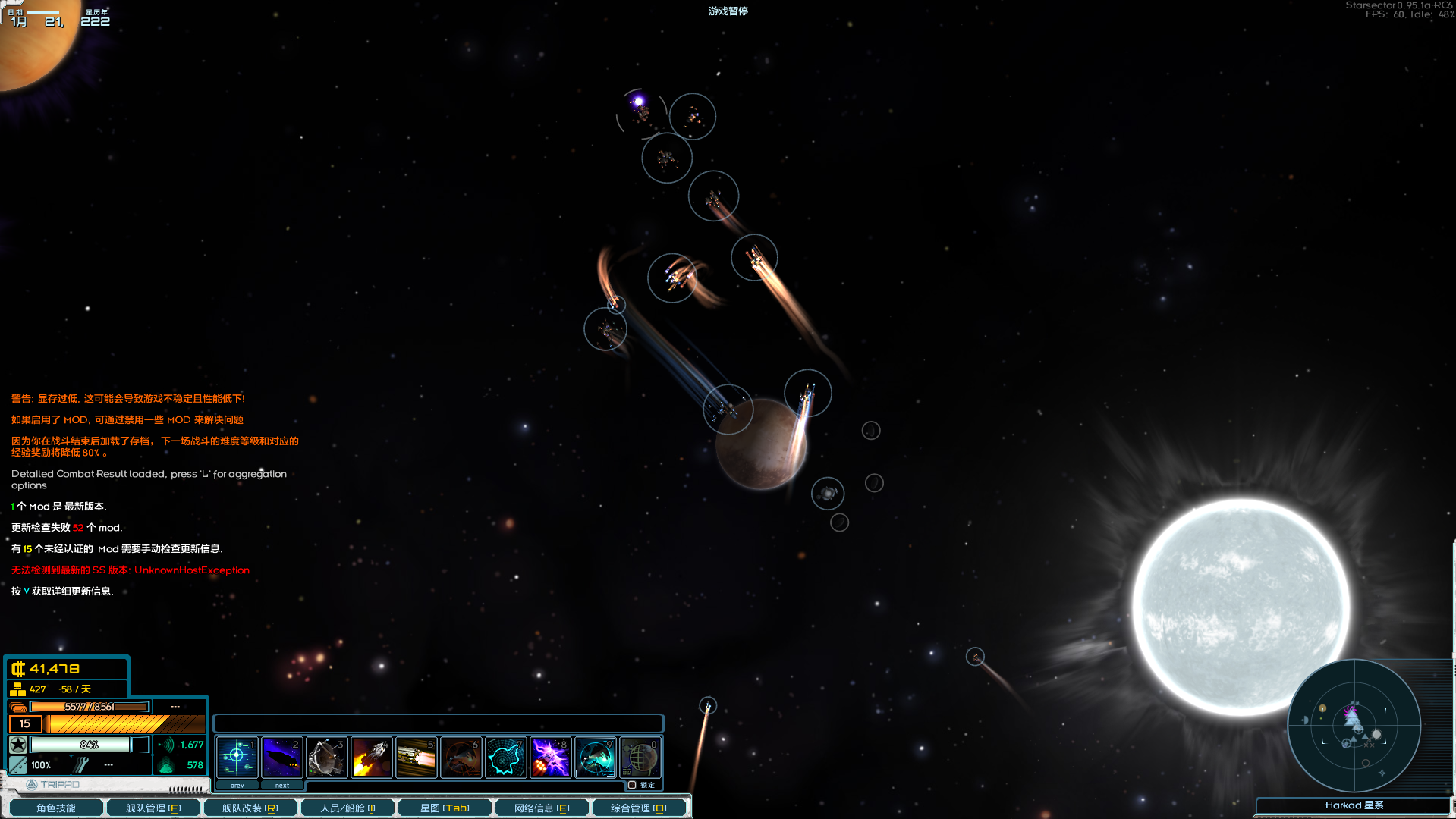Activate the dark ship ability in slot 2
Viewport: 1456px width, 819px height.
point(281,756)
